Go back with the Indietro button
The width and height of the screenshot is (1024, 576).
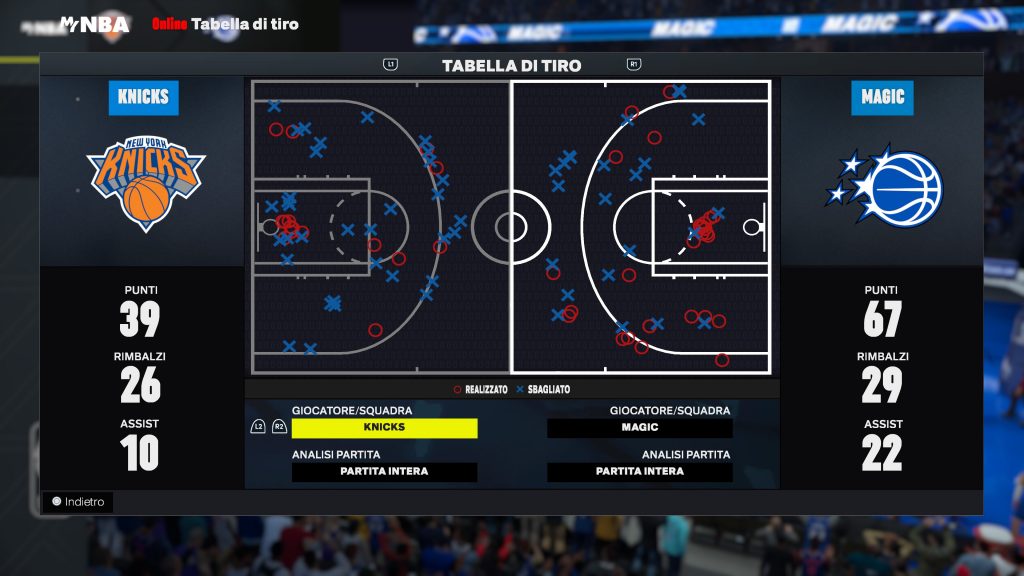click(78, 502)
